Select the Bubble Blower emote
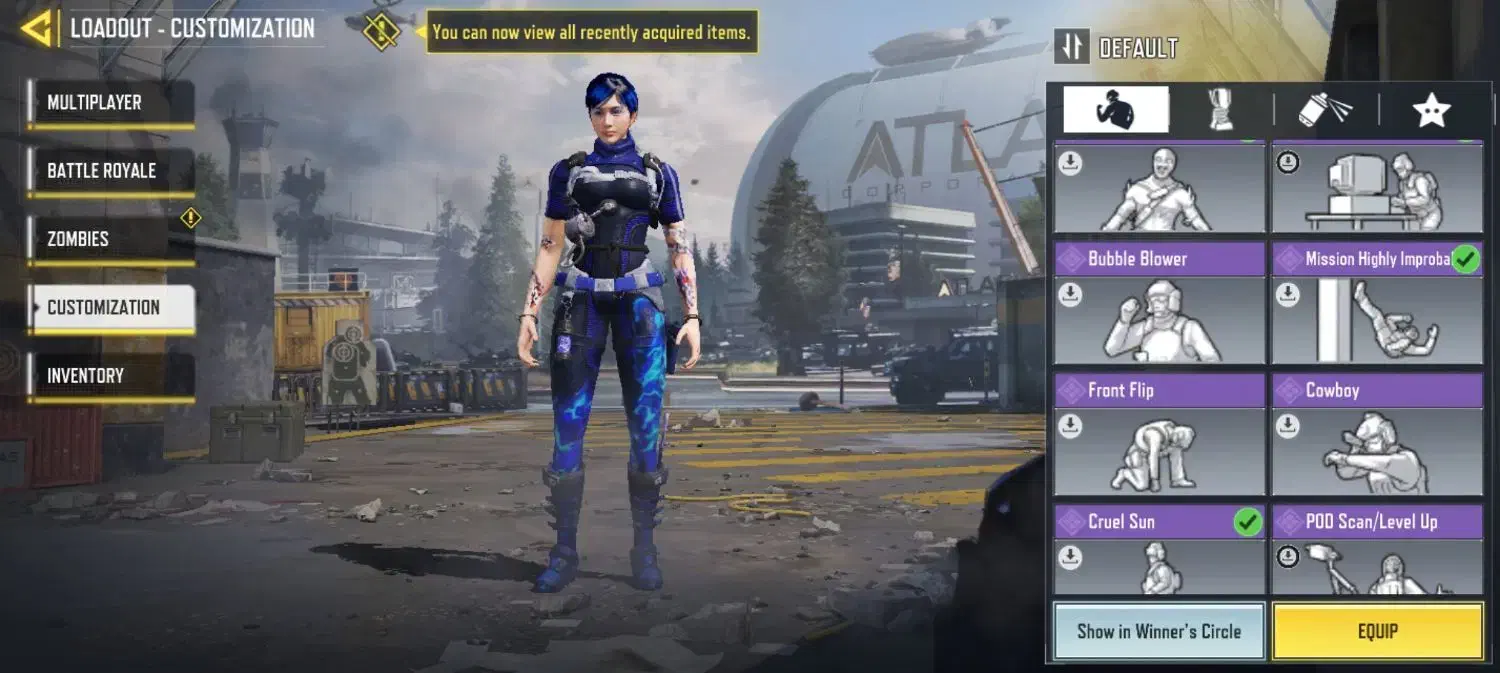The image size is (1500, 673). 1158,304
